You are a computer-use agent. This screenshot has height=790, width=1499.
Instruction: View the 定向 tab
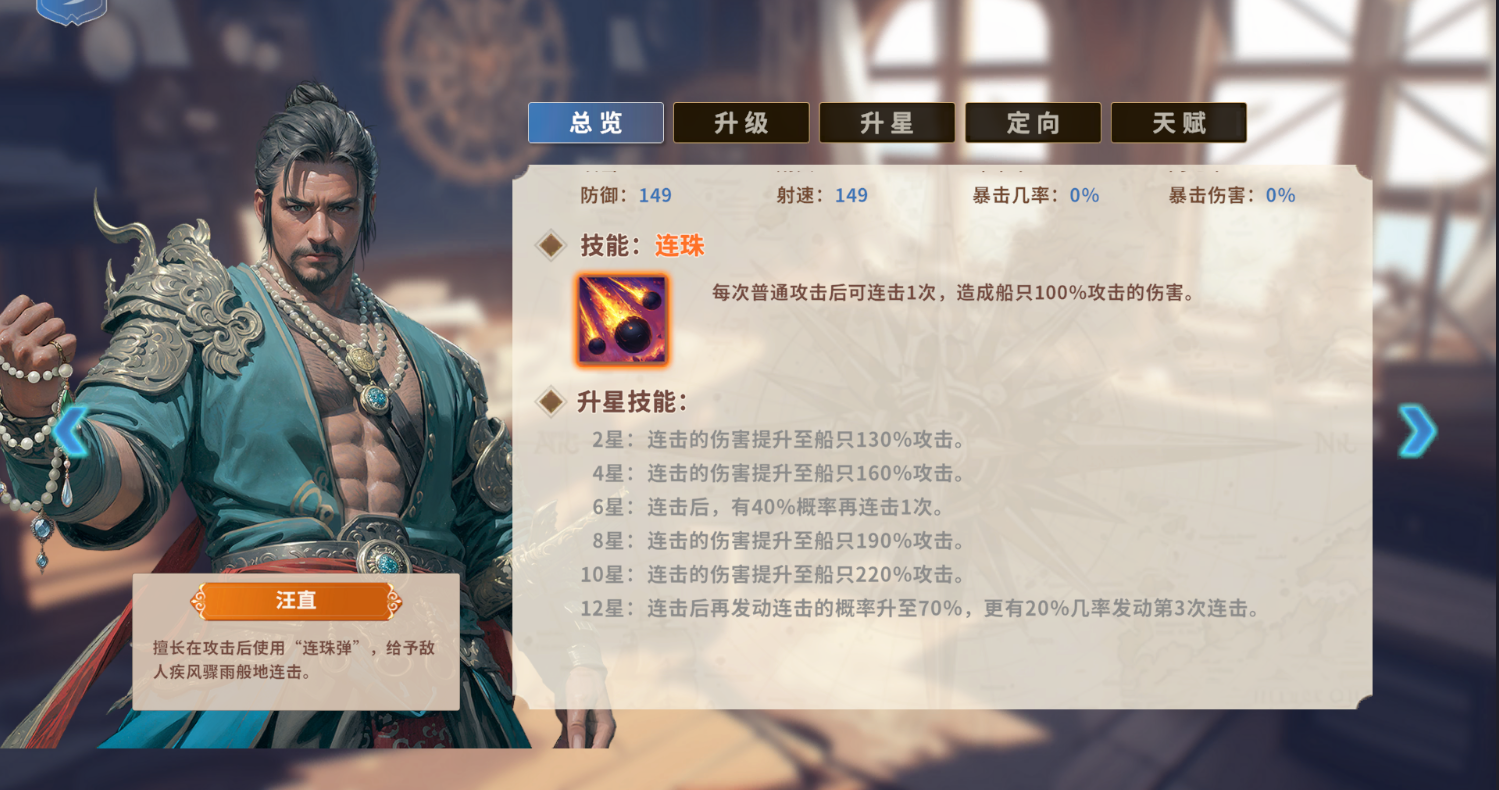pos(1033,122)
